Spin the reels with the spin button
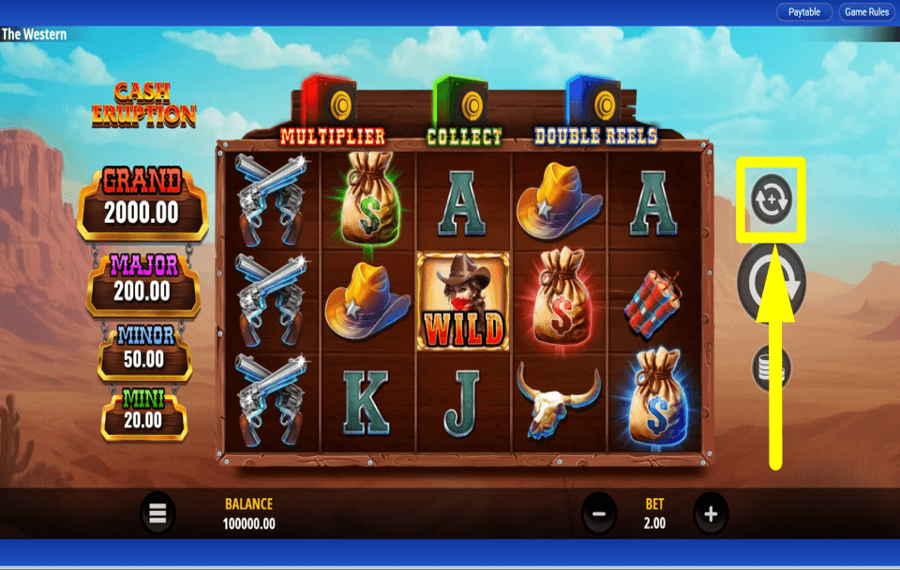900x570 pixels. tap(771, 285)
